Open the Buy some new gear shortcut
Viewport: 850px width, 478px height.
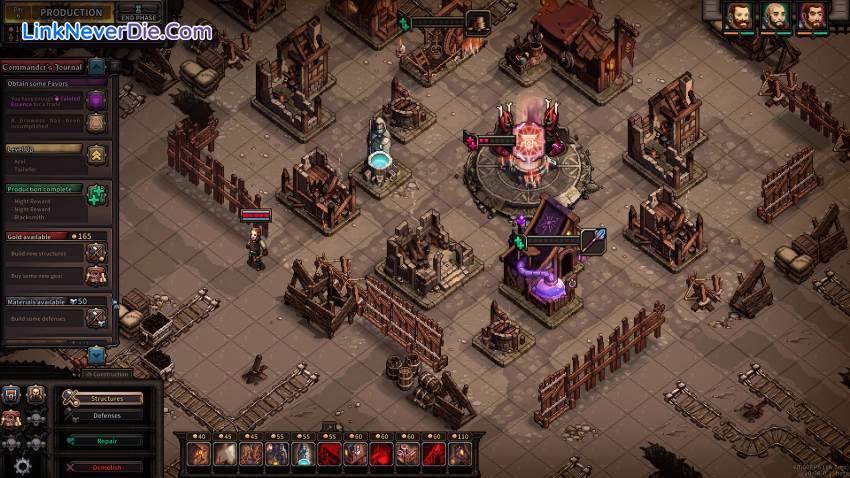coord(96,275)
